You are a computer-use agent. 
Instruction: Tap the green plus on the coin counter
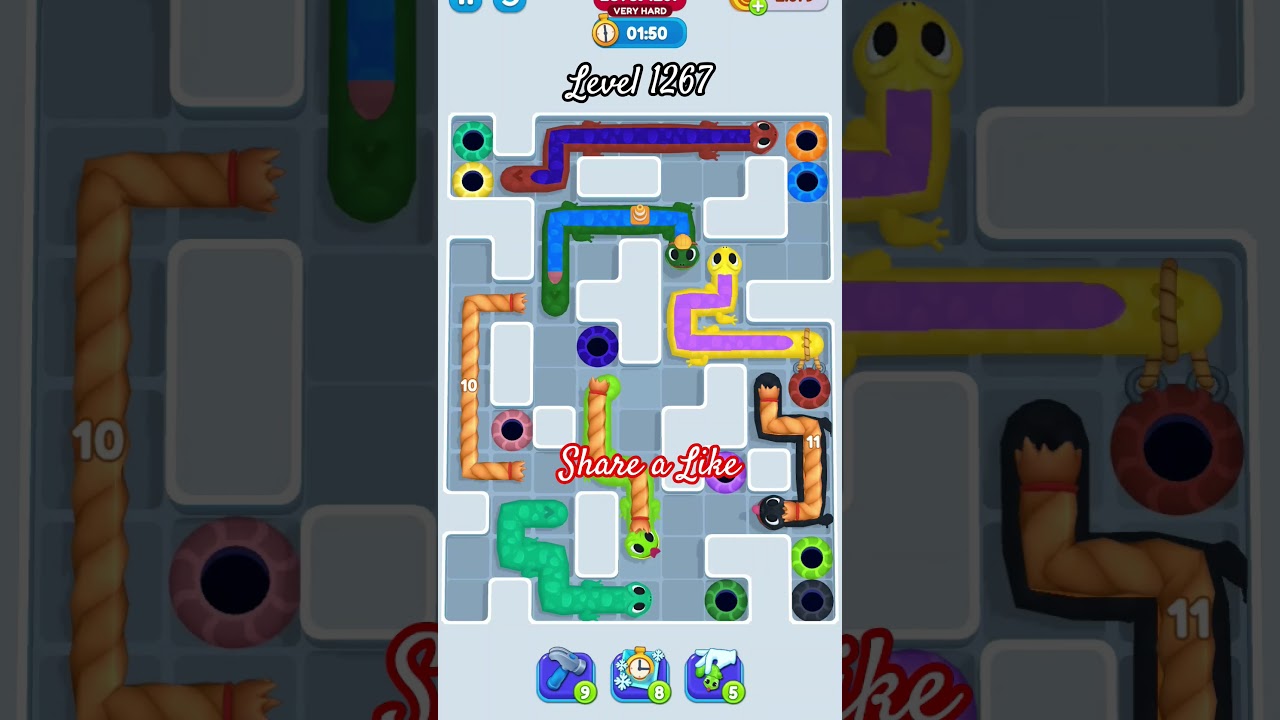(x=758, y=4)
